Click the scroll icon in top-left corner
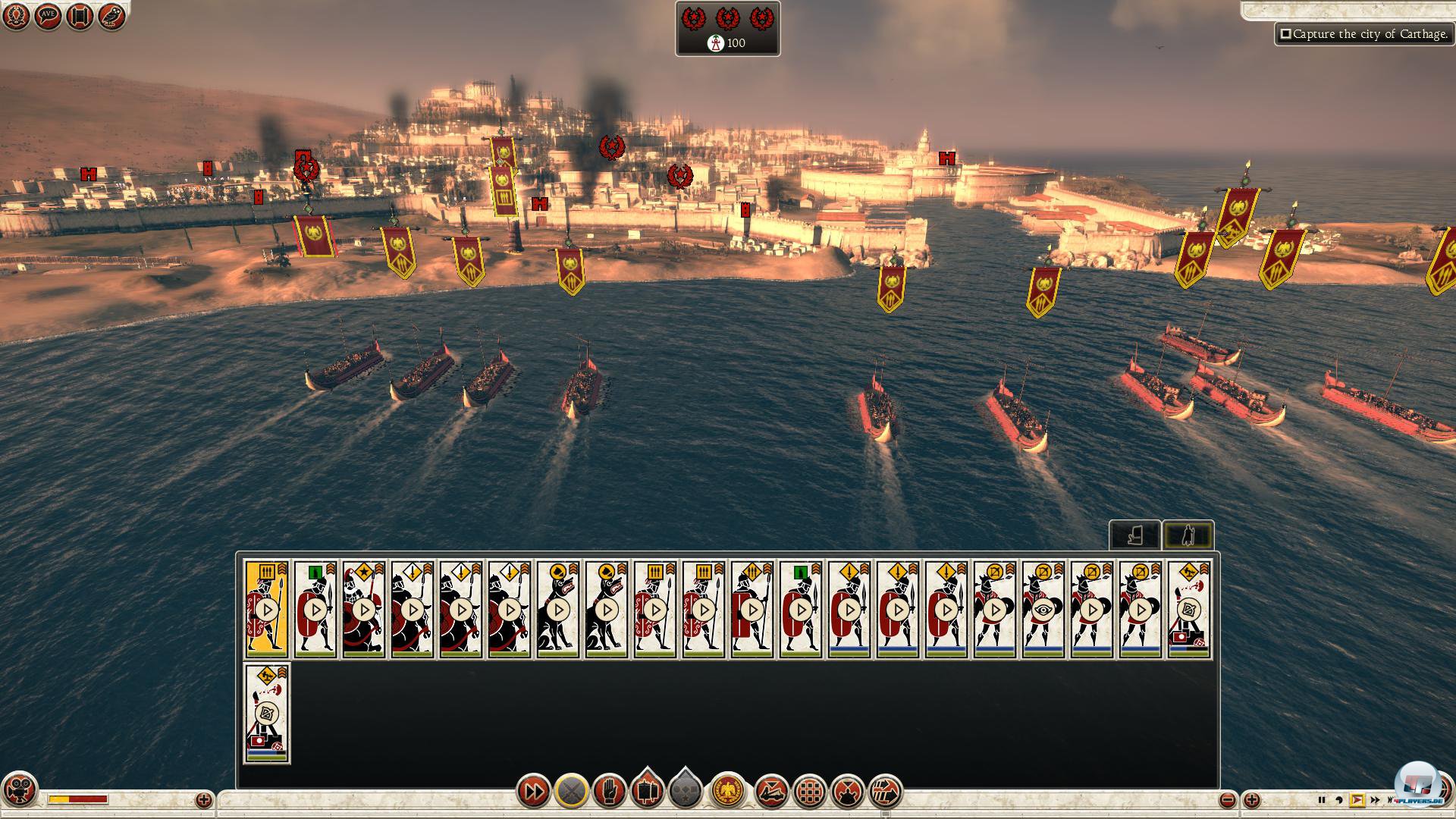This screenshot has height=819, width=1456. [x=80, y=16]
